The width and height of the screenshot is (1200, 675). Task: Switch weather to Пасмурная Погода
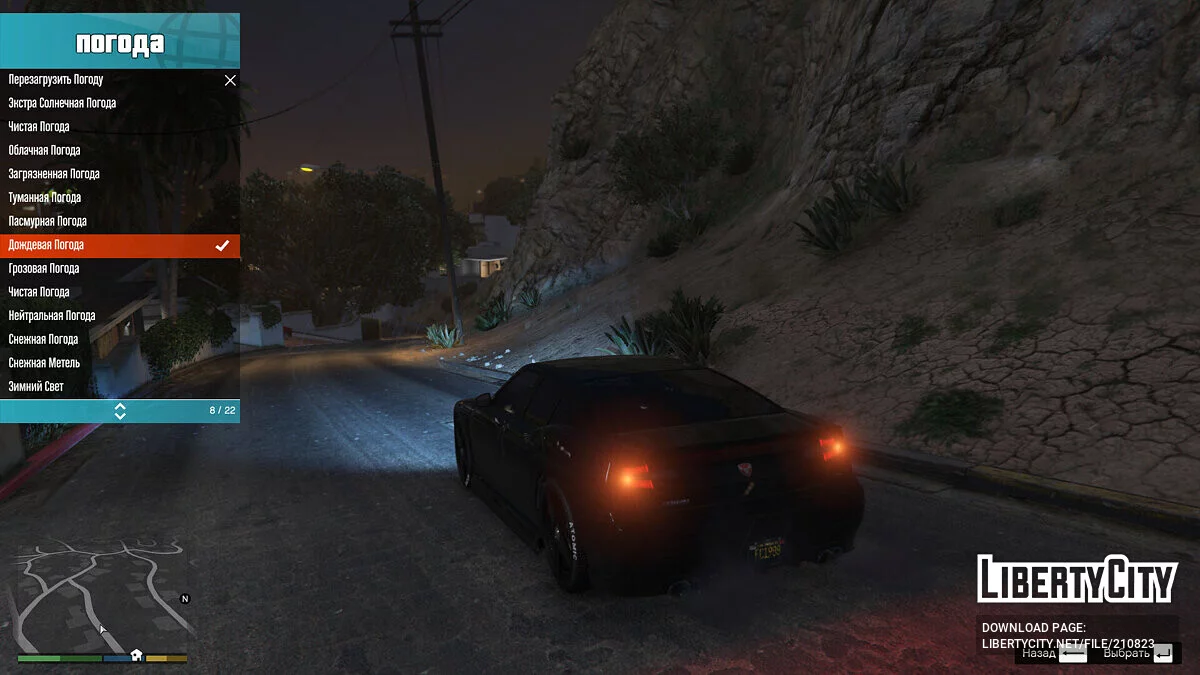(48, 221)
